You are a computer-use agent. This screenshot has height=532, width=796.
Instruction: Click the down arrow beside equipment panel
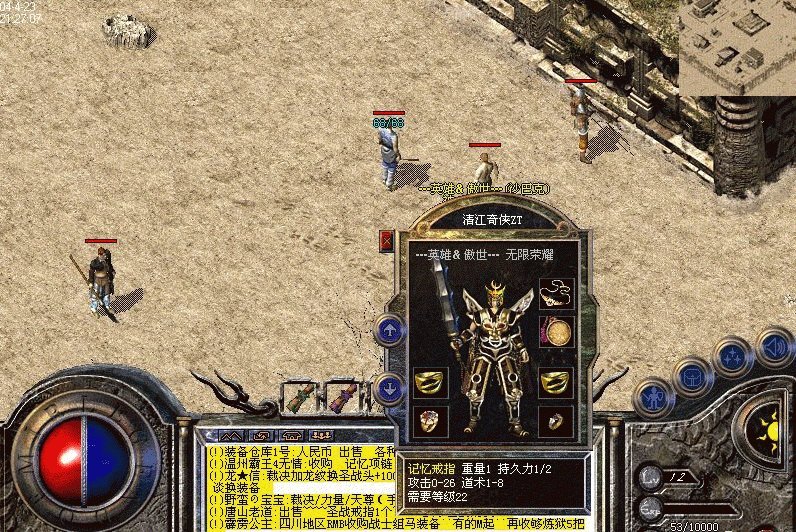390,387
